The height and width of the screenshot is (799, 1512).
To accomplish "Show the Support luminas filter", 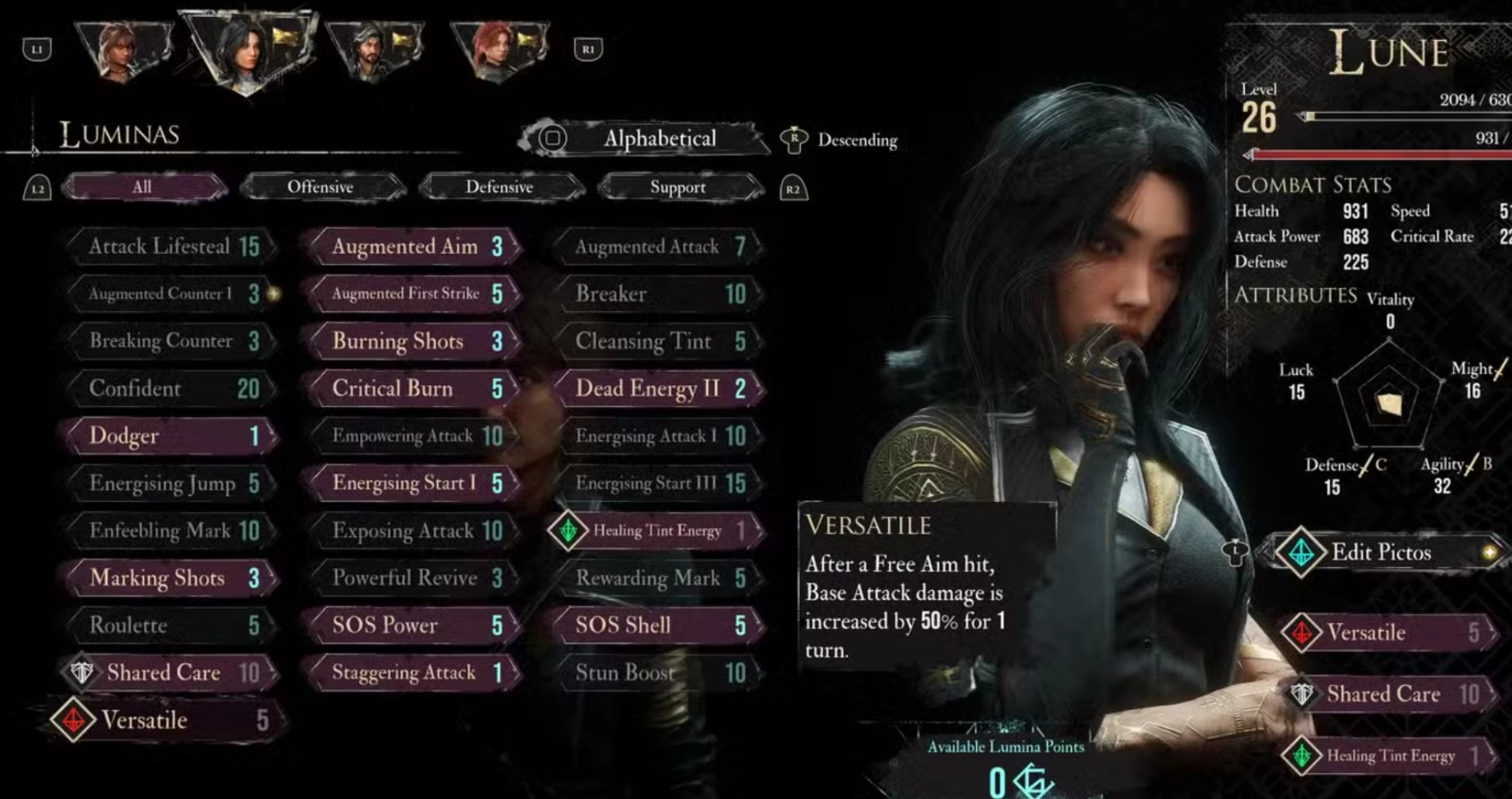I will (677, 187).
